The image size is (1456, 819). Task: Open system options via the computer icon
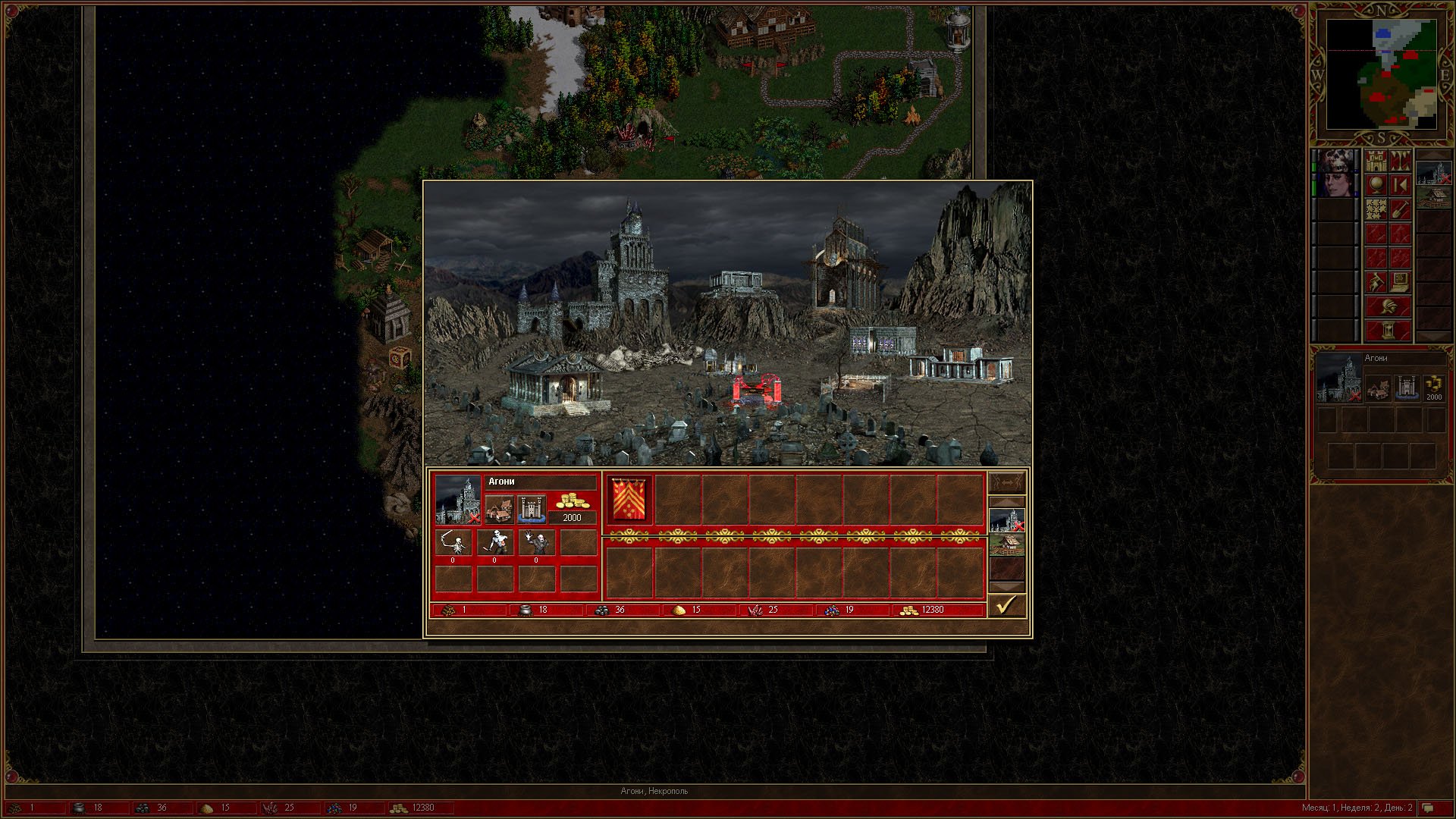(1400, 283)
